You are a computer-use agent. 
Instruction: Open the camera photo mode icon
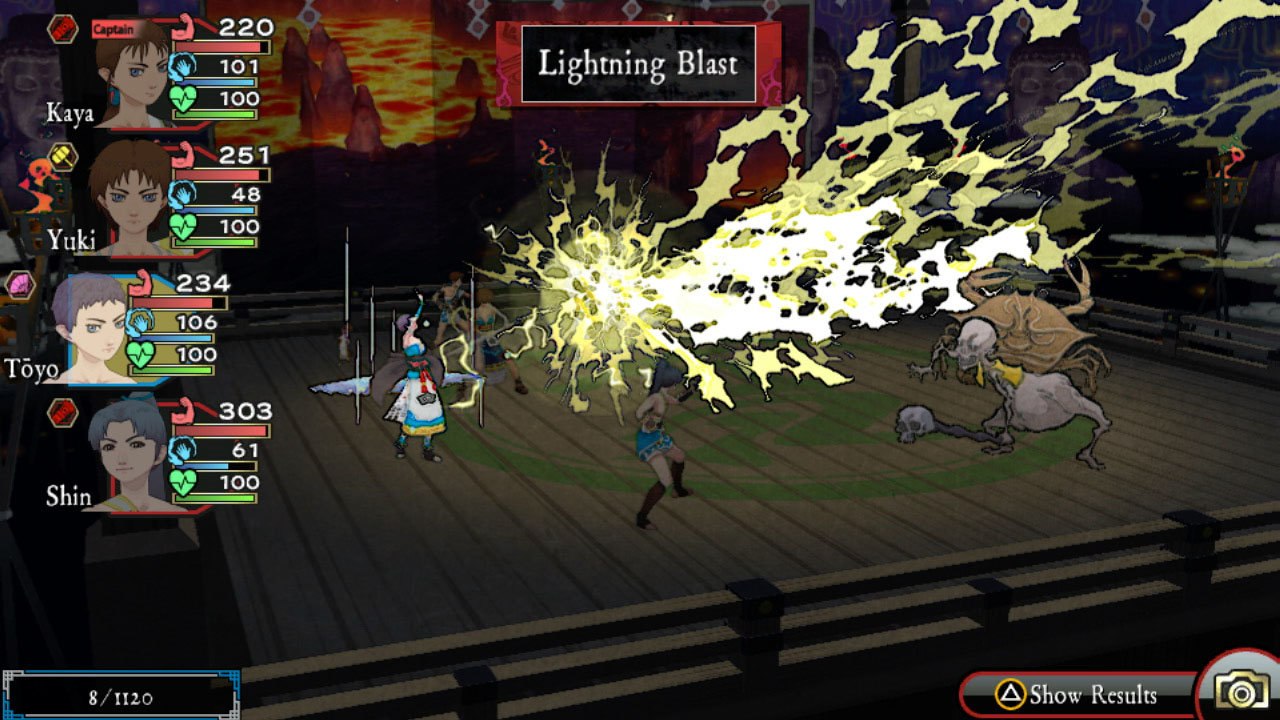point(1243,689)
